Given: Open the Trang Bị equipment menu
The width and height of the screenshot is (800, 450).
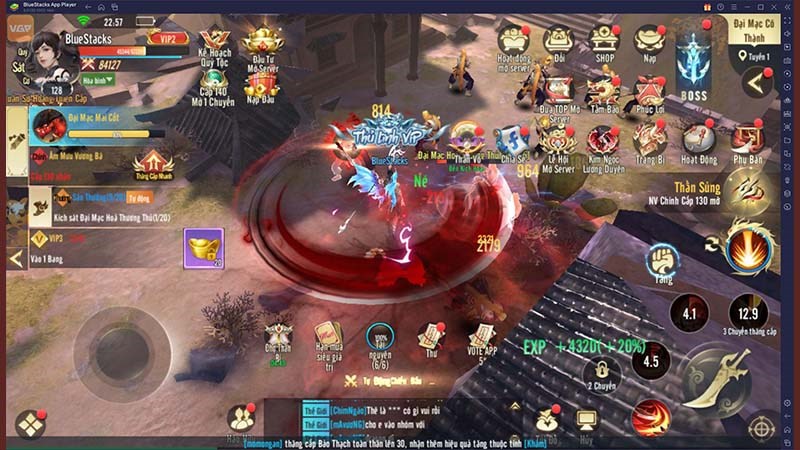Looking at the screenshot, I should 650,141.
